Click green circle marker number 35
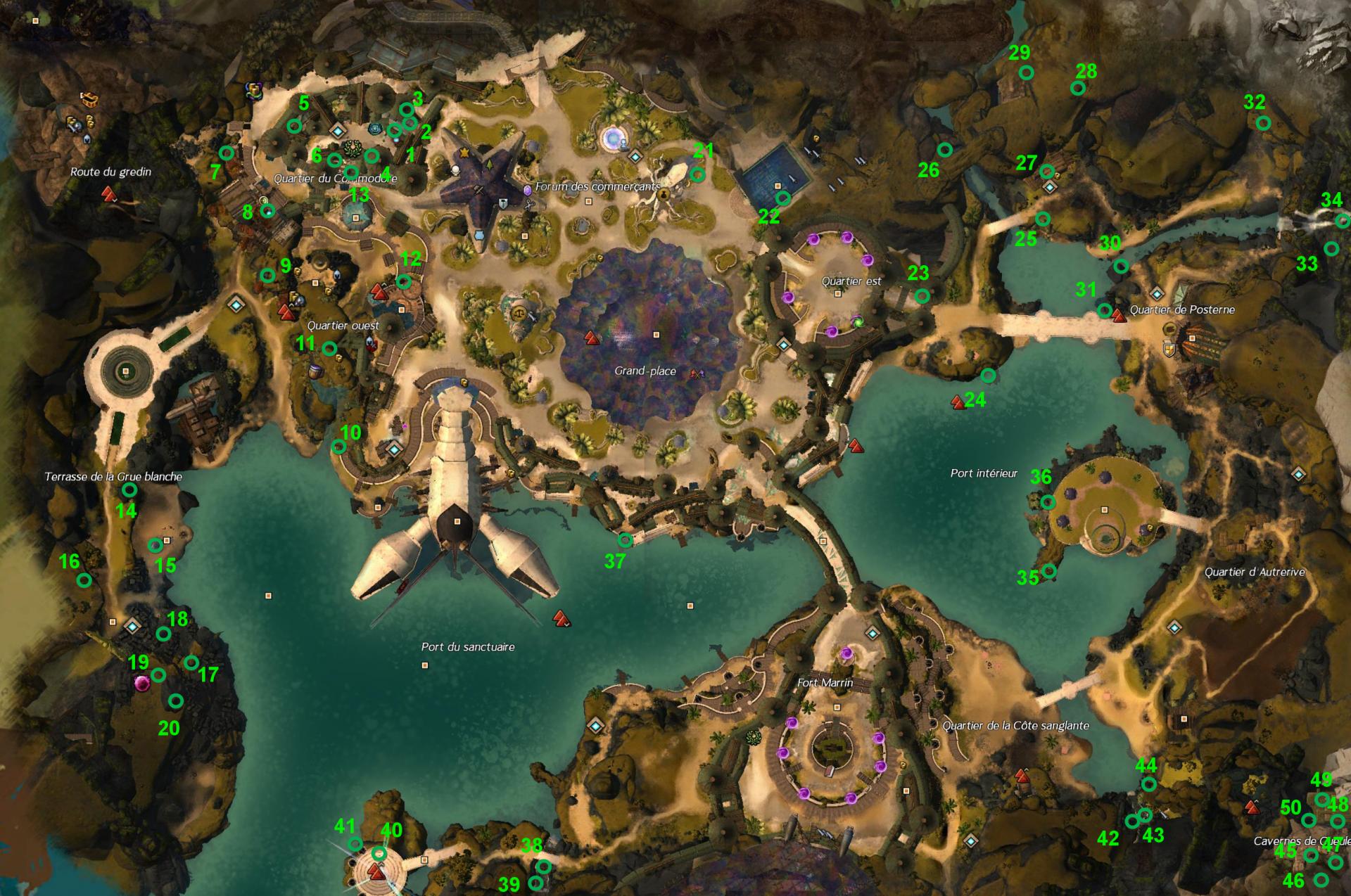 [x=1049, y=570]
